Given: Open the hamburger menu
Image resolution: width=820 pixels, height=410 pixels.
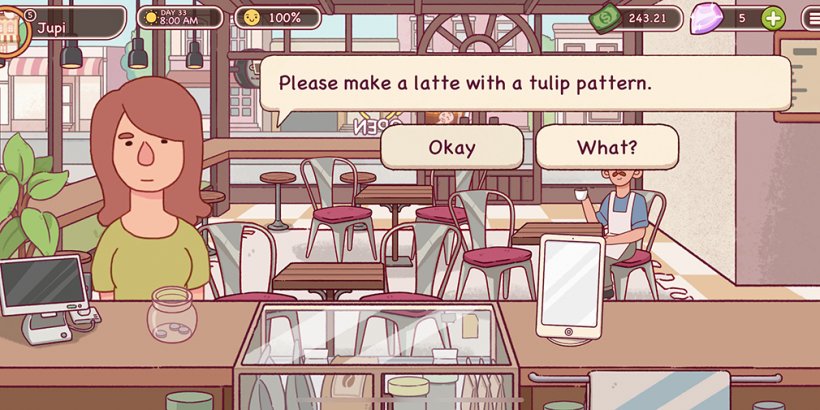Looking at the screenshot, I should [x=811, y=18].
